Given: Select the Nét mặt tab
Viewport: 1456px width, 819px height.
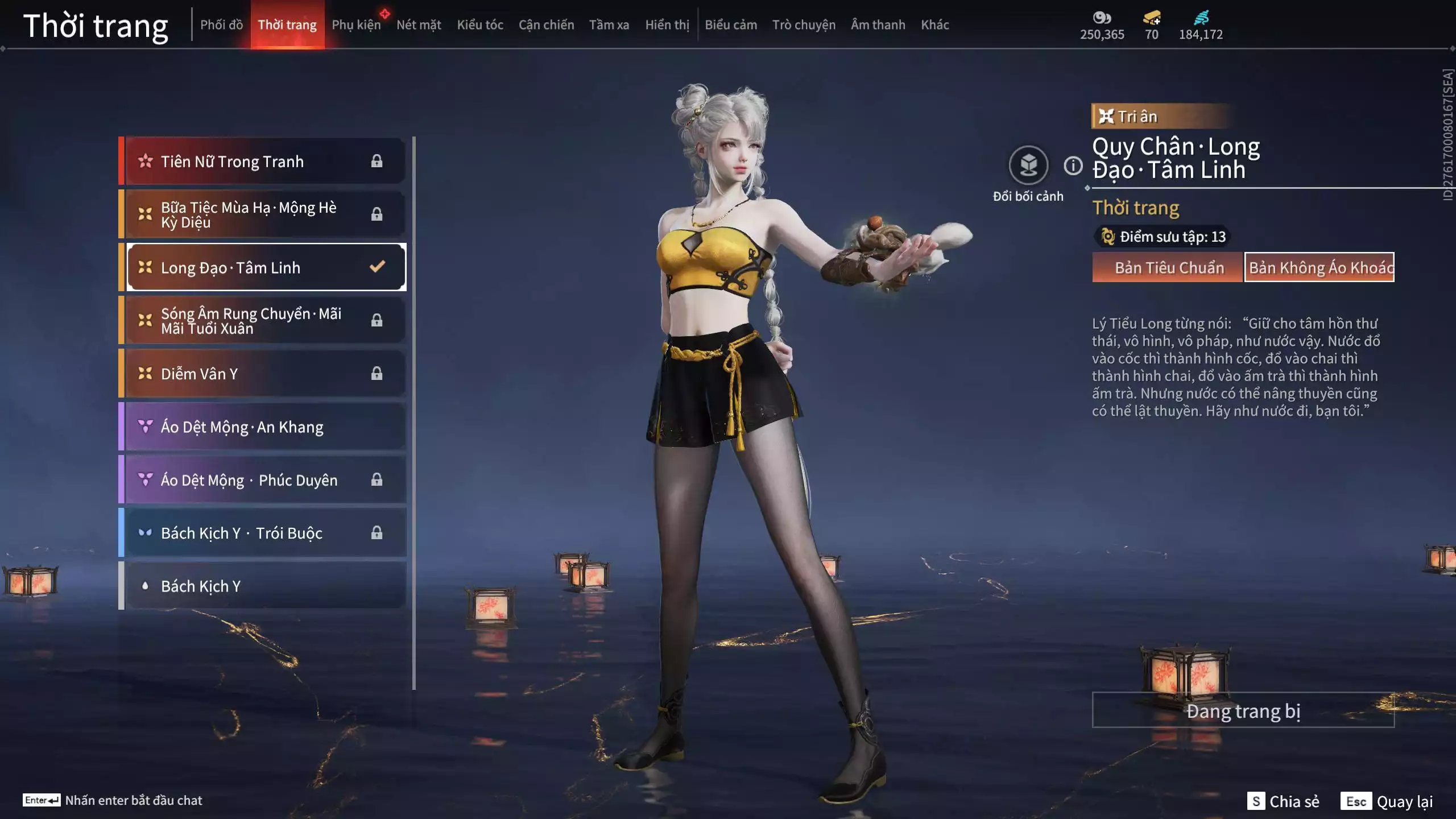Looking at the screenshot, I should 419,25.
